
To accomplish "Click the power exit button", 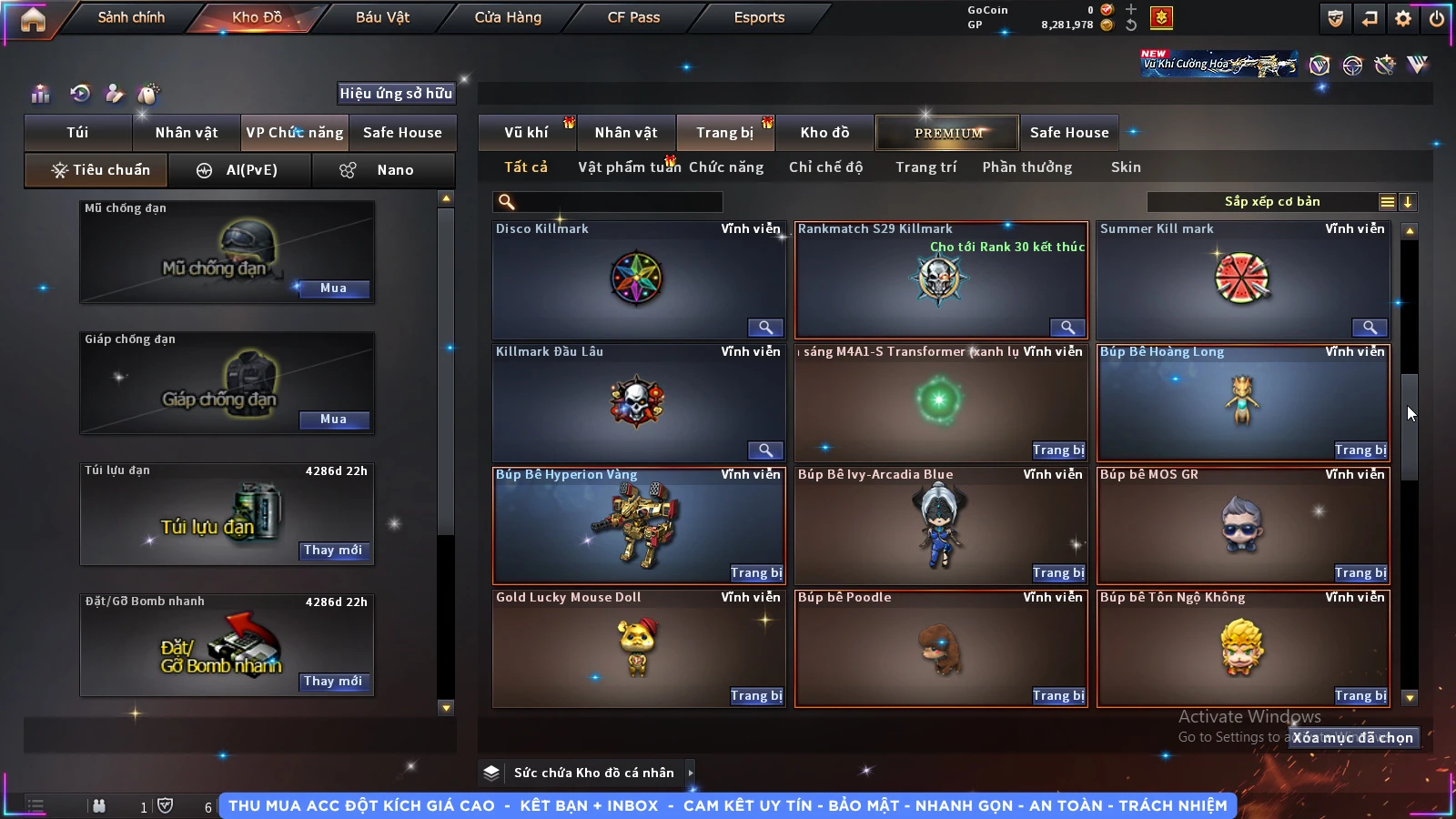I will [1437, 18].
